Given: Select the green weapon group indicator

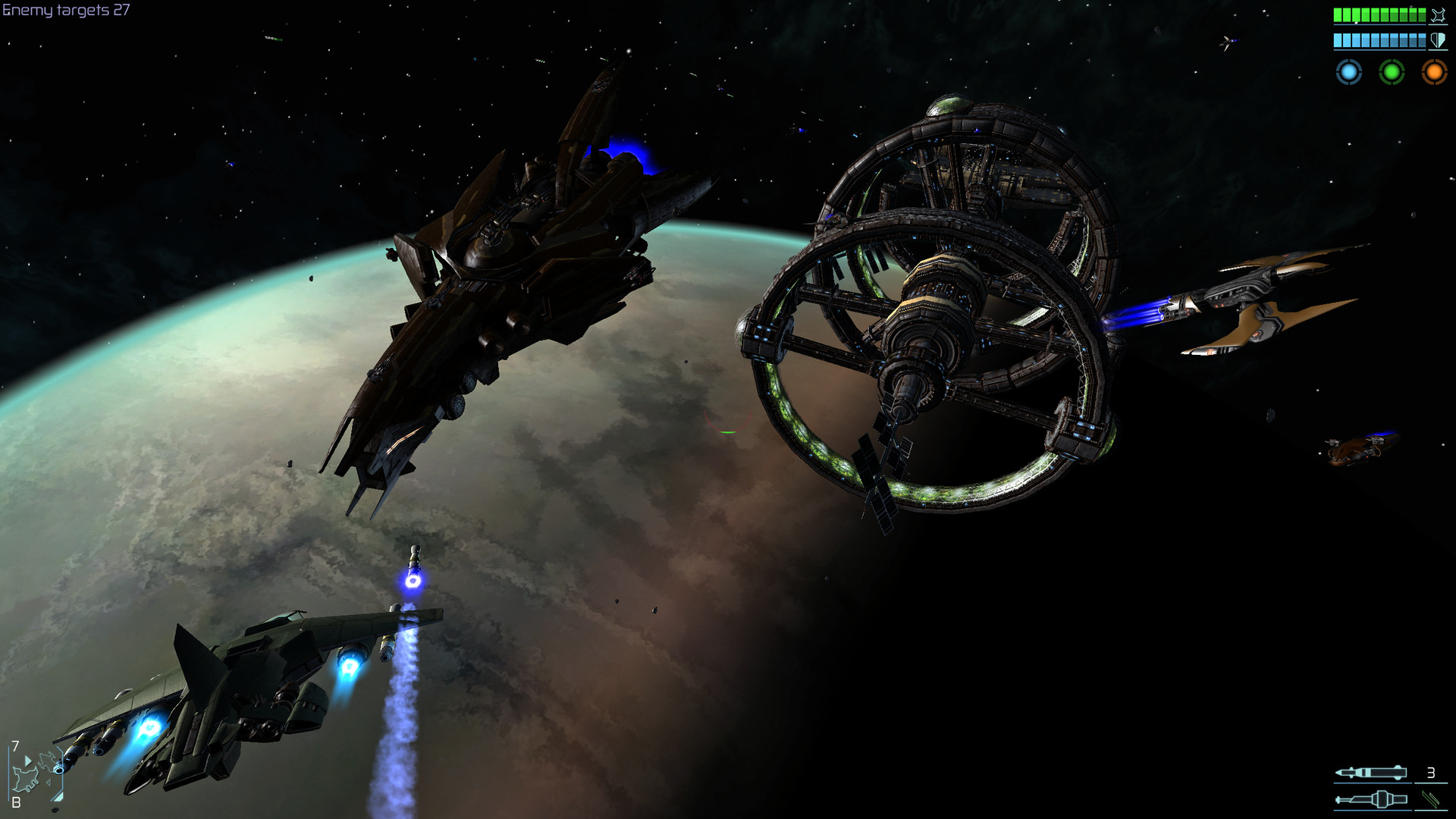Looking at the screenshot, I should point(1392,72).
